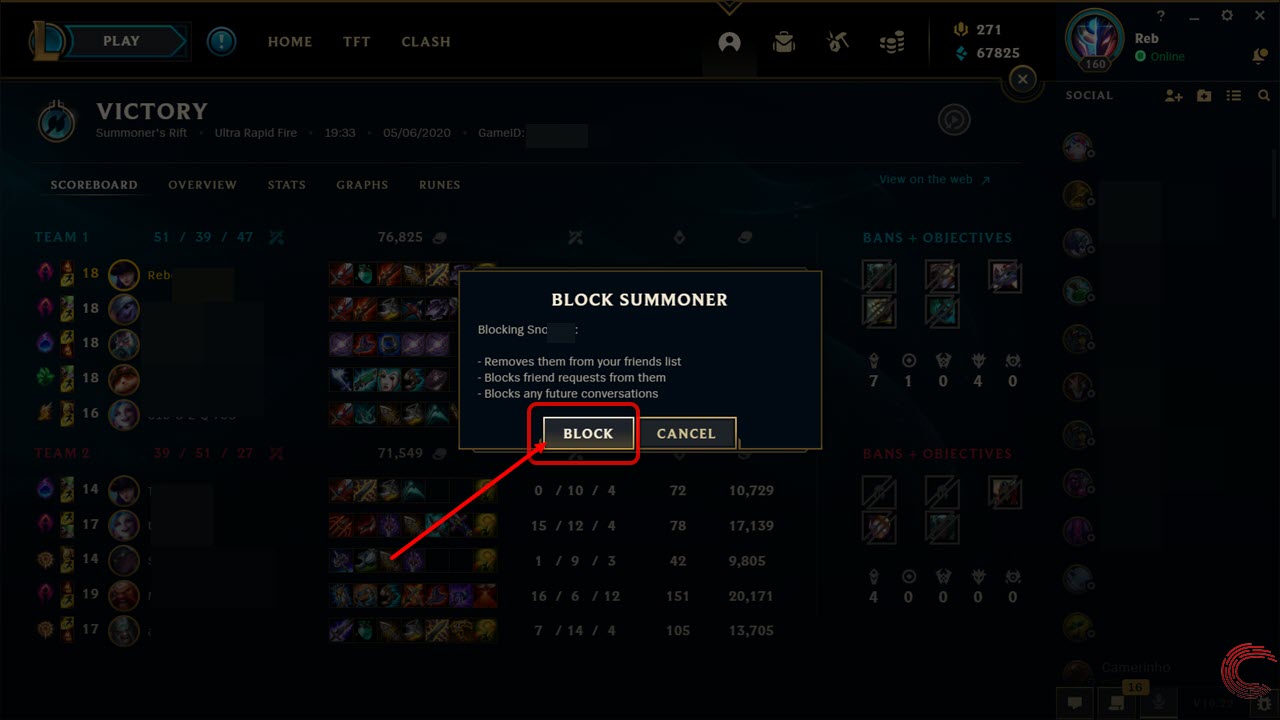Open the TFT section
This screenshot has height=720, width=1280.
[356, 41]
